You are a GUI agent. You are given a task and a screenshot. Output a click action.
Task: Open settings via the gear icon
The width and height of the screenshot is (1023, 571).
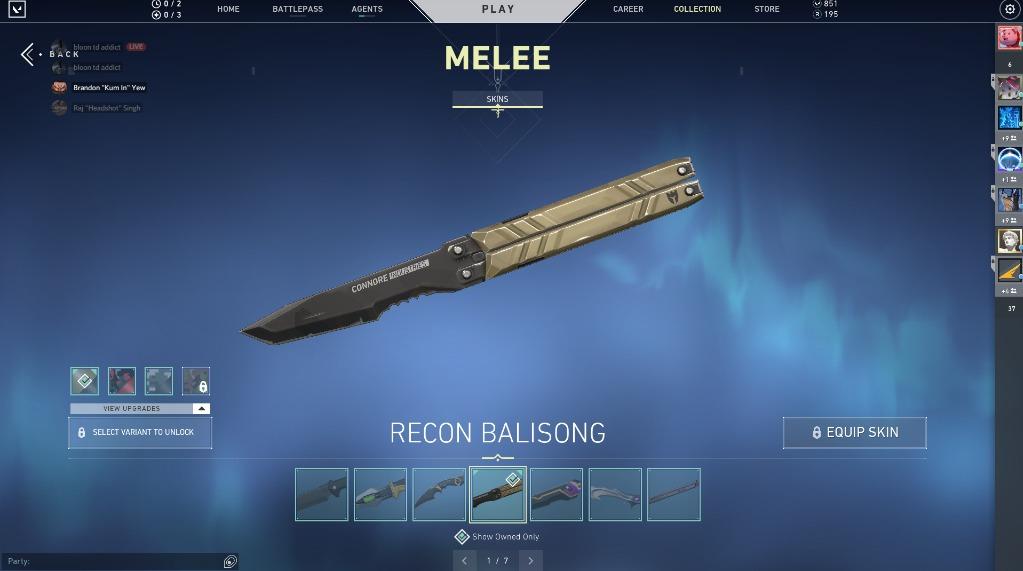click(1008, 9)
